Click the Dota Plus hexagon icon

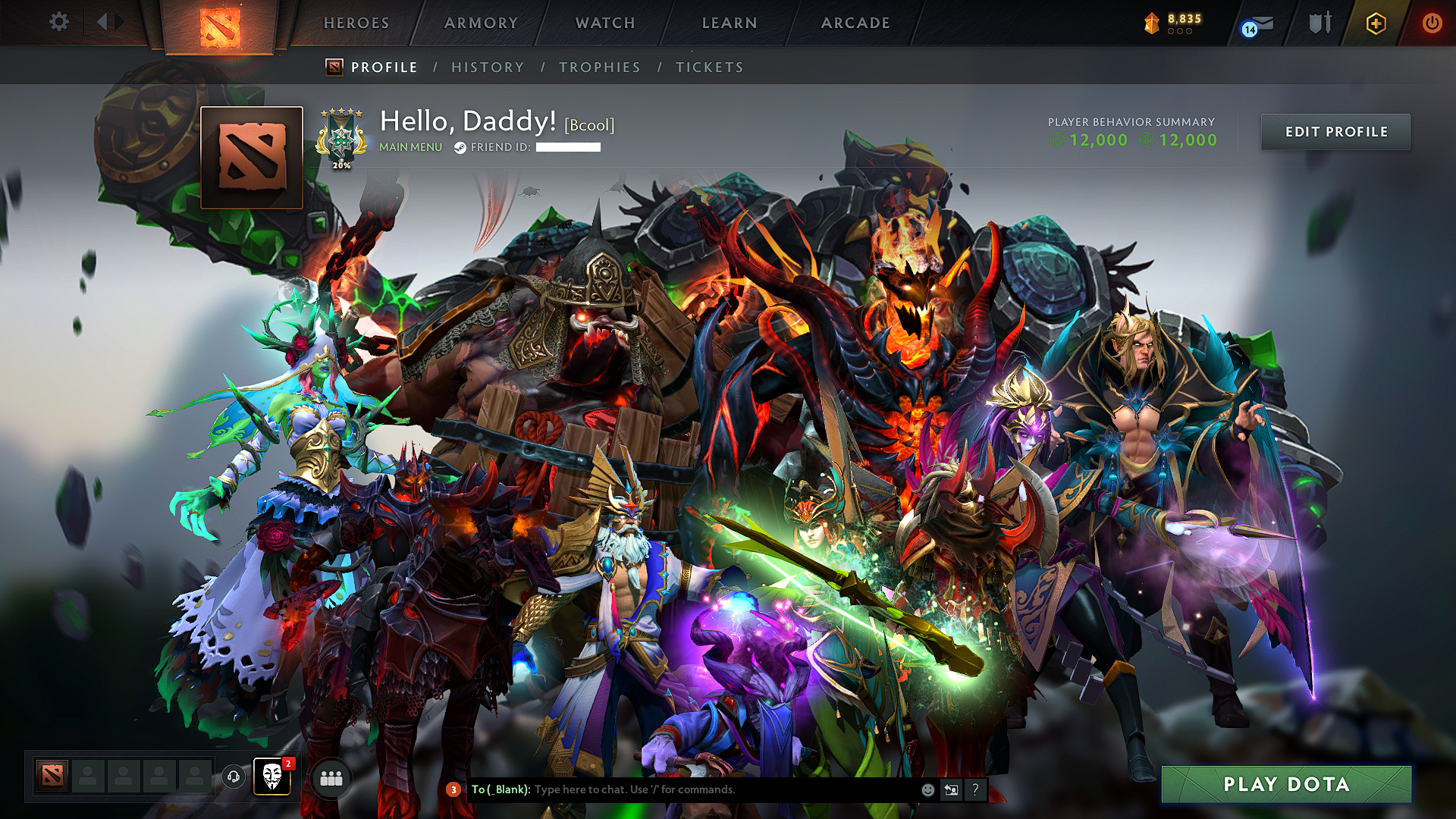[x=1376, y=23]
